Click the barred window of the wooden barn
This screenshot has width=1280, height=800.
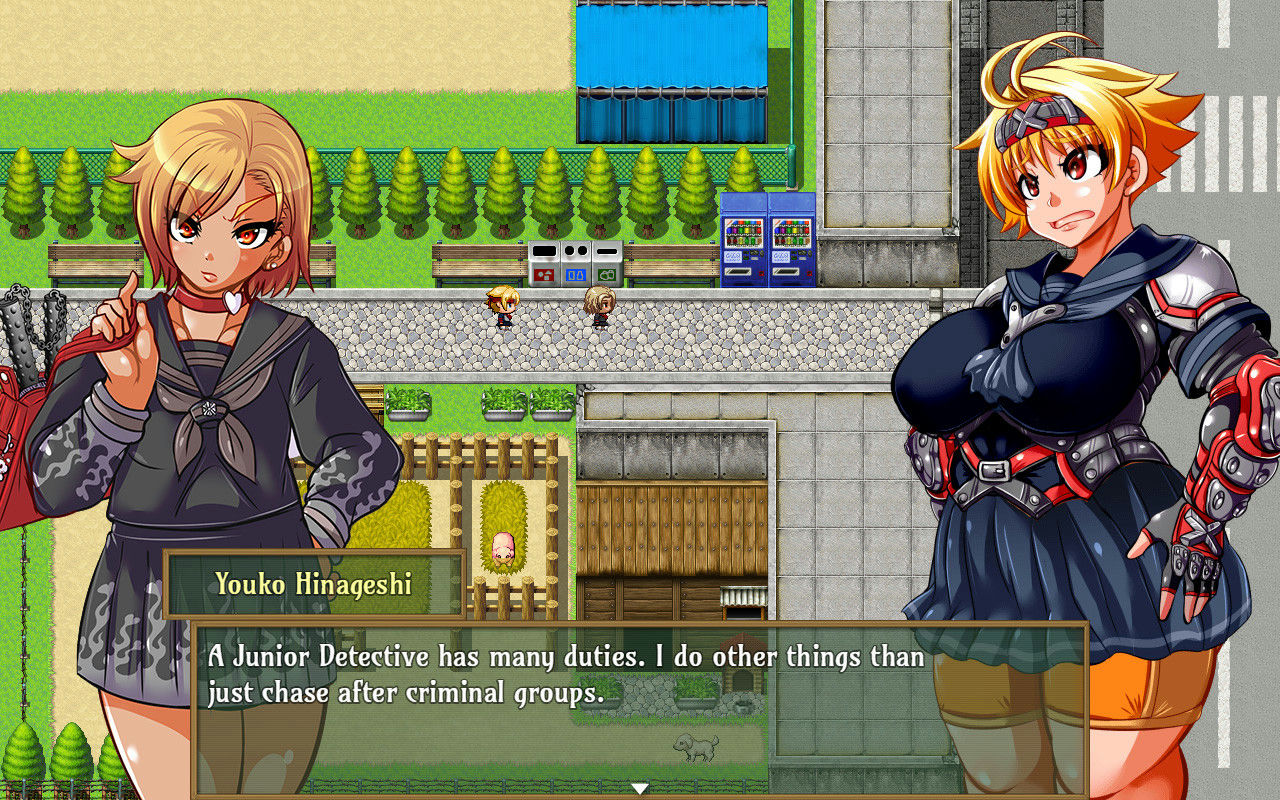tap(742, 598)
